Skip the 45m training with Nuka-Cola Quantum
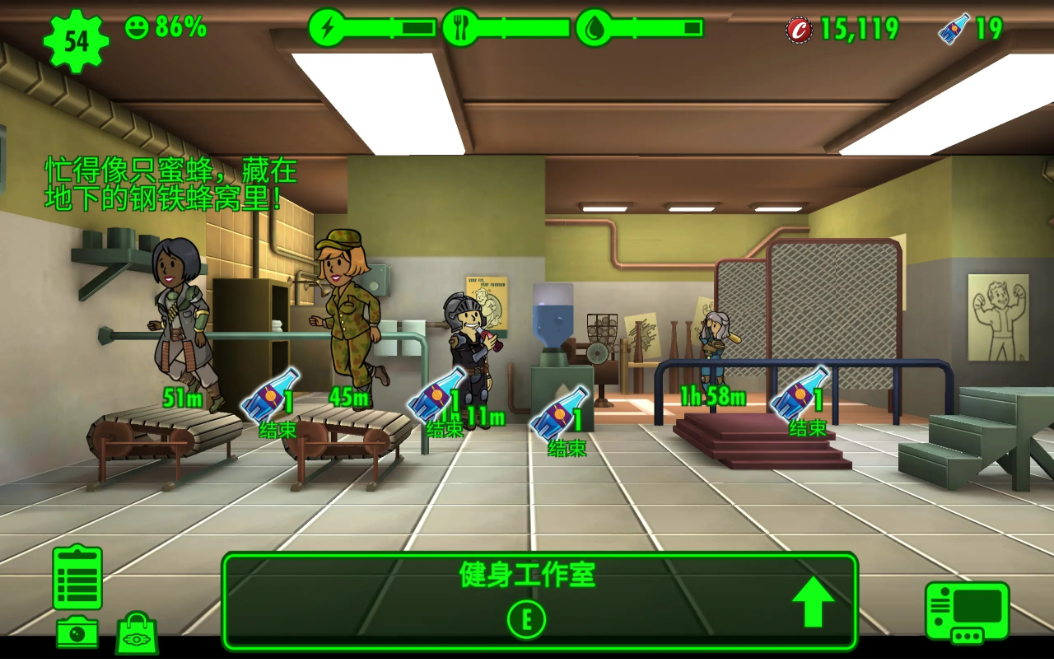The image size is (1054, 659). (x=438, y=404)
